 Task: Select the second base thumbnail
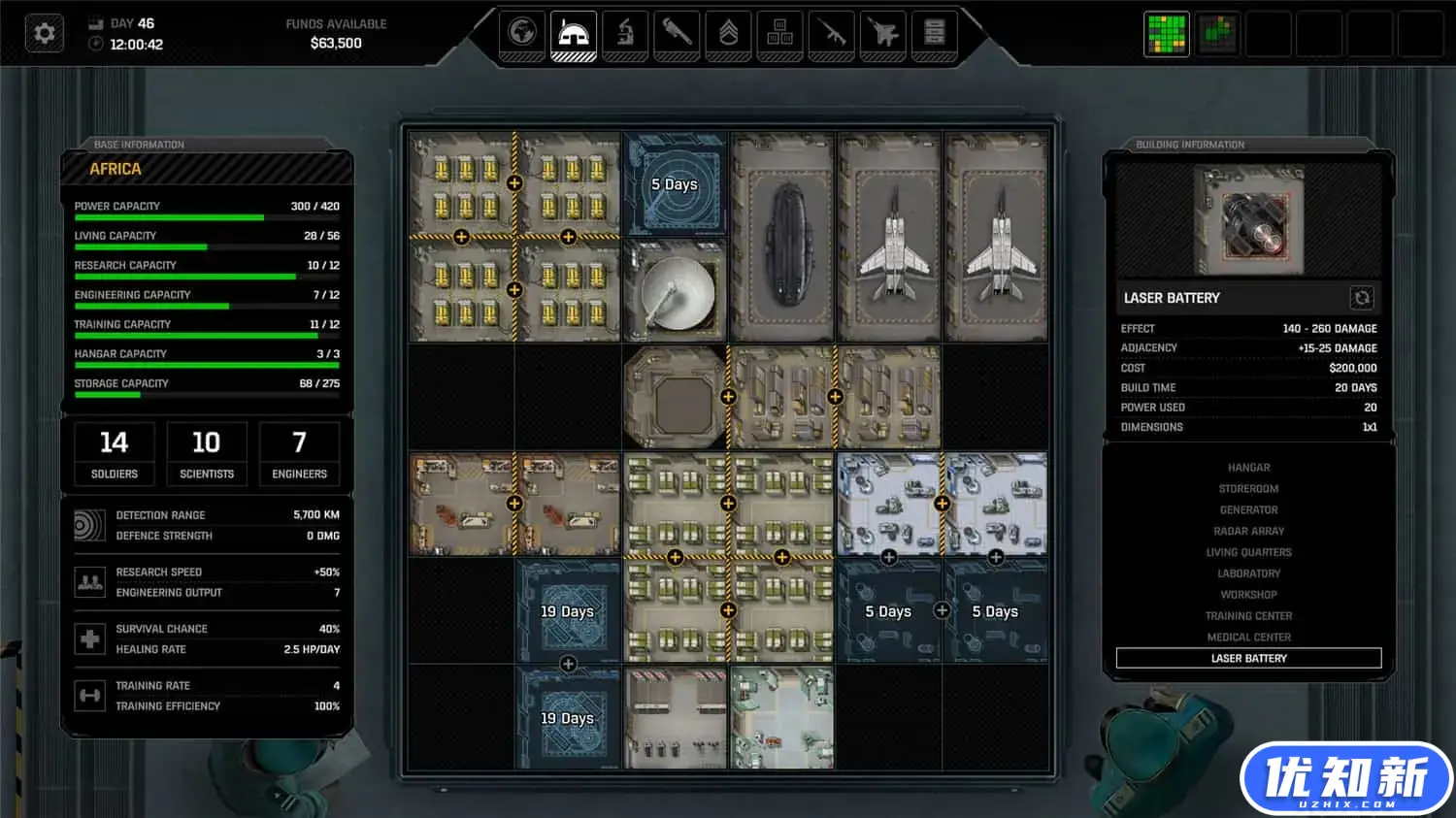[x=1217, y=34]
